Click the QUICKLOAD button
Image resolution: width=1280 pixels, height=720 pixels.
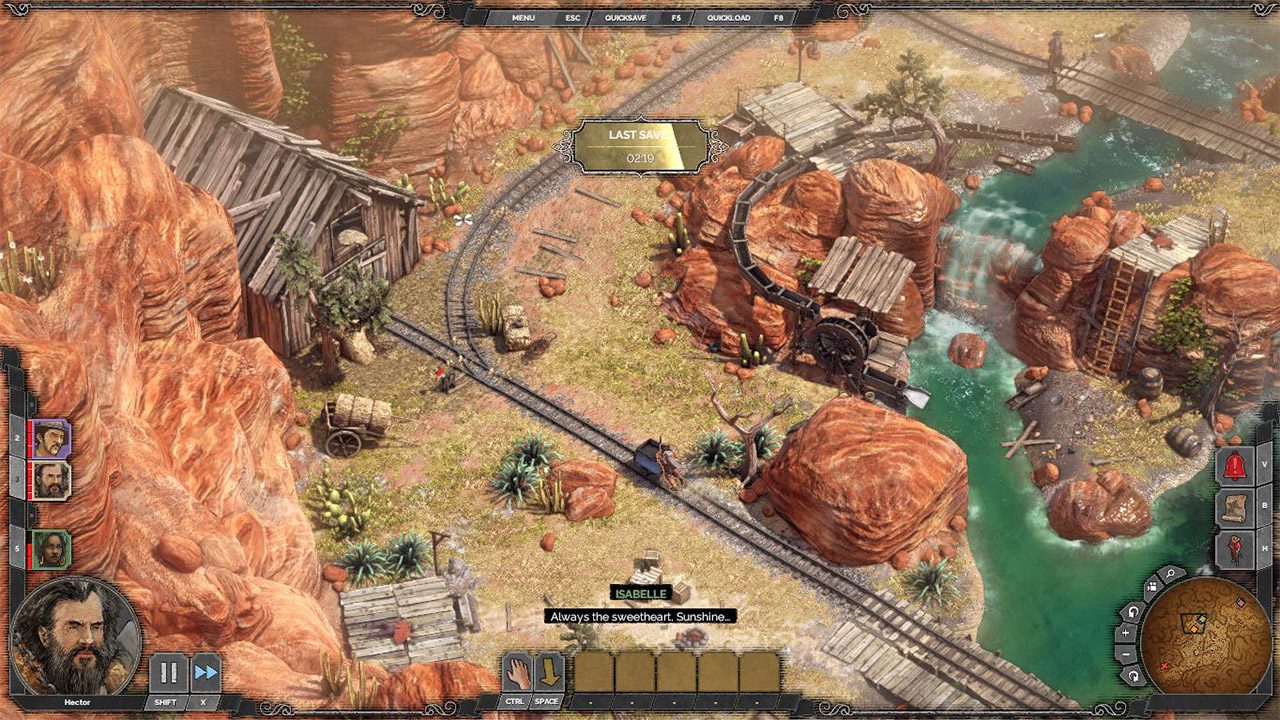click(729, 18)
